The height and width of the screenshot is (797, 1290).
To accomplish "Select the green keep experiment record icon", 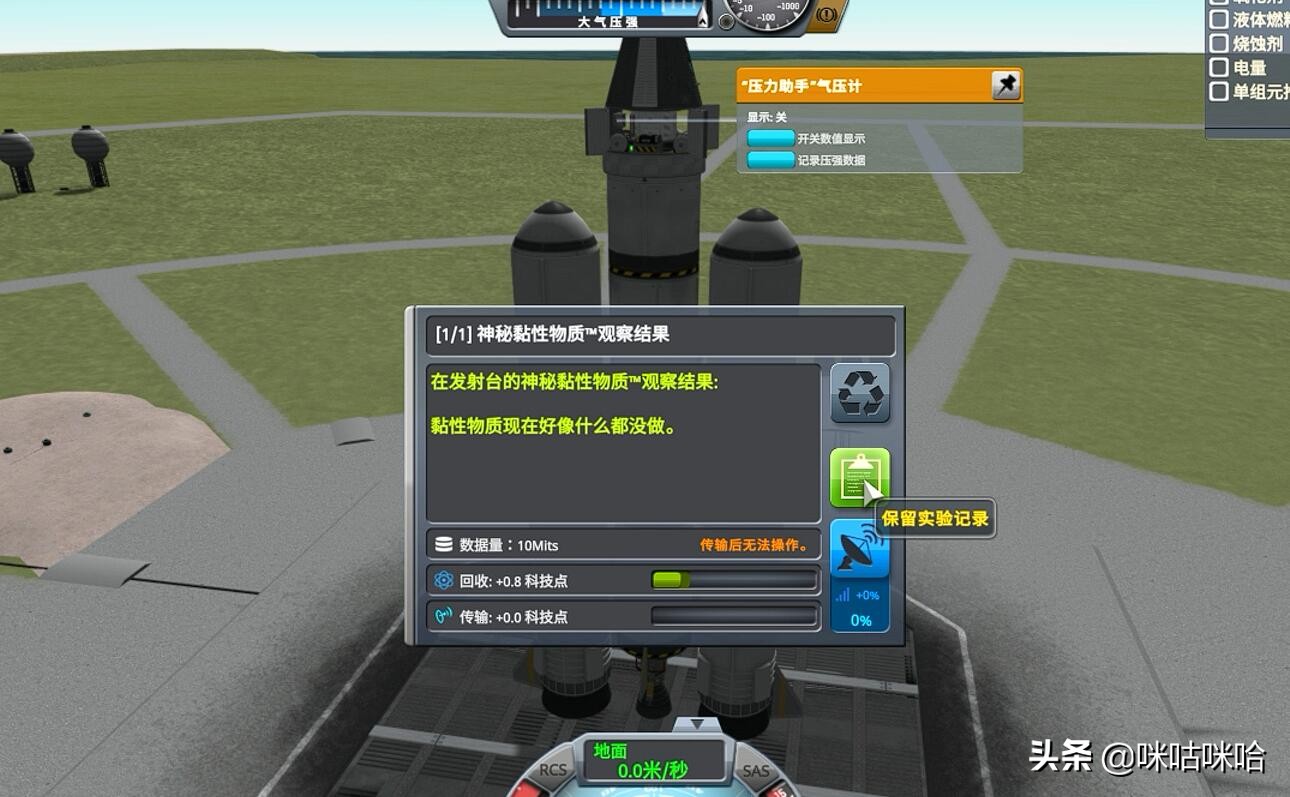I will point(858,477).
